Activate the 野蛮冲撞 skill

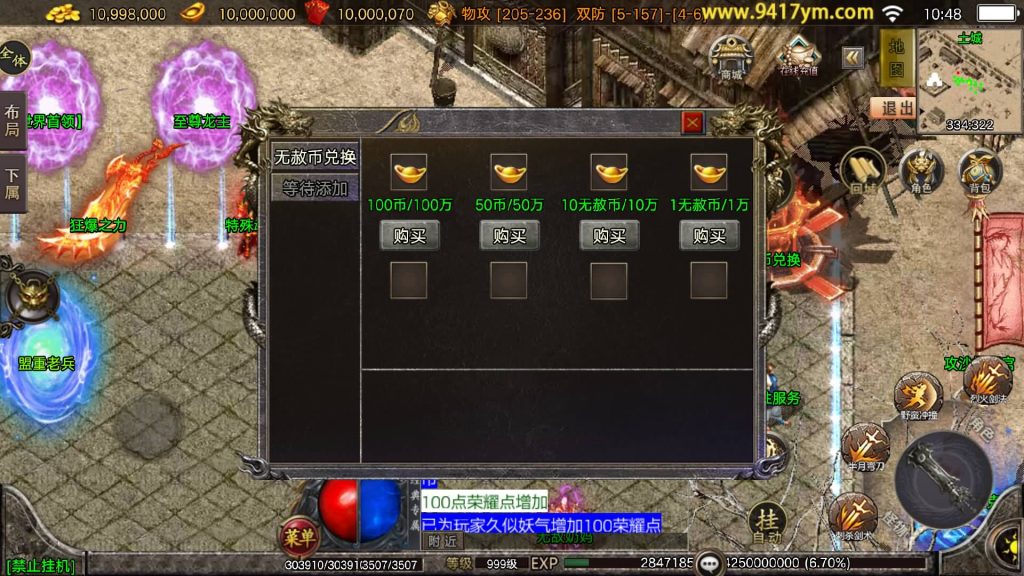click(x=917, y=395)
